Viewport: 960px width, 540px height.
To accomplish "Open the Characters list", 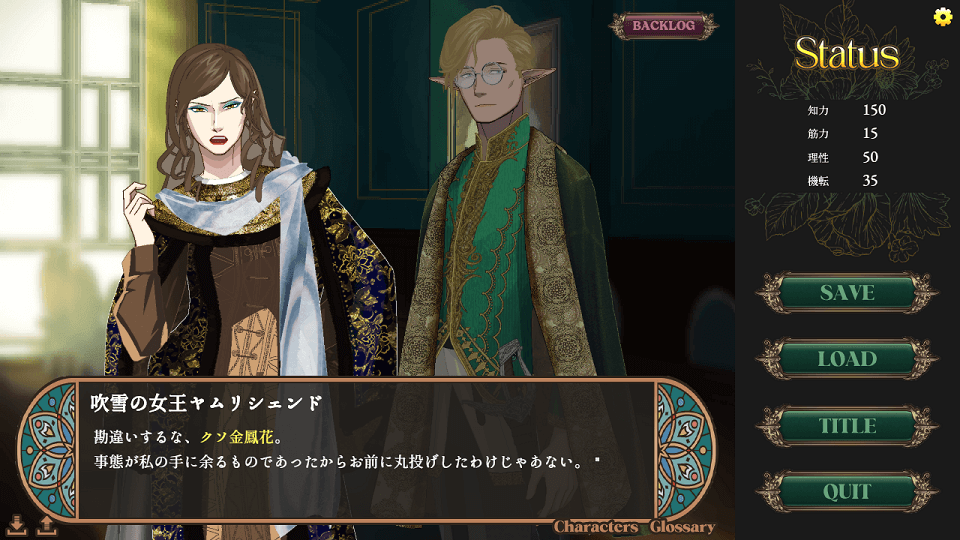I will tap(596, 527).
